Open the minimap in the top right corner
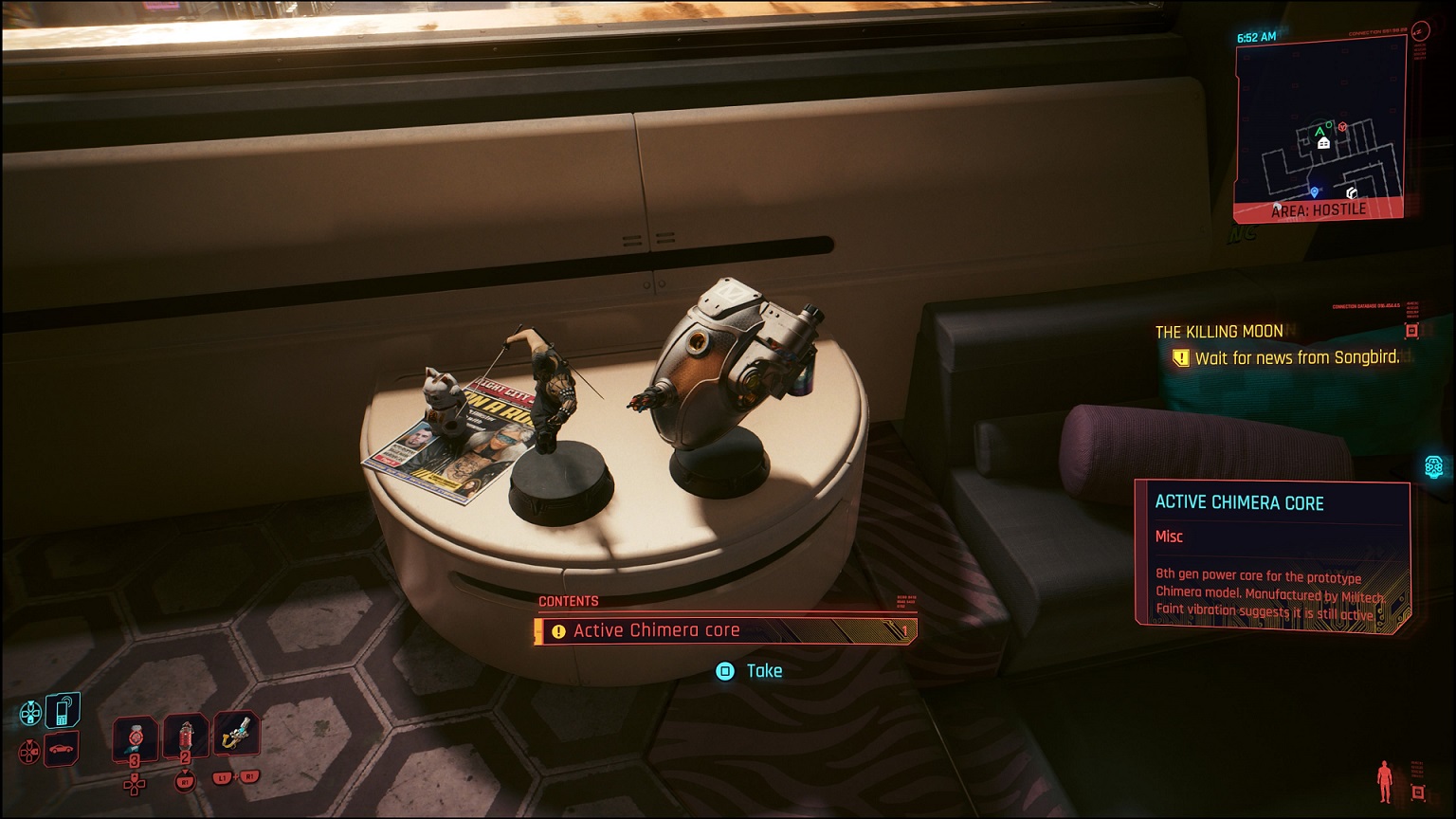 point(1320,121)
